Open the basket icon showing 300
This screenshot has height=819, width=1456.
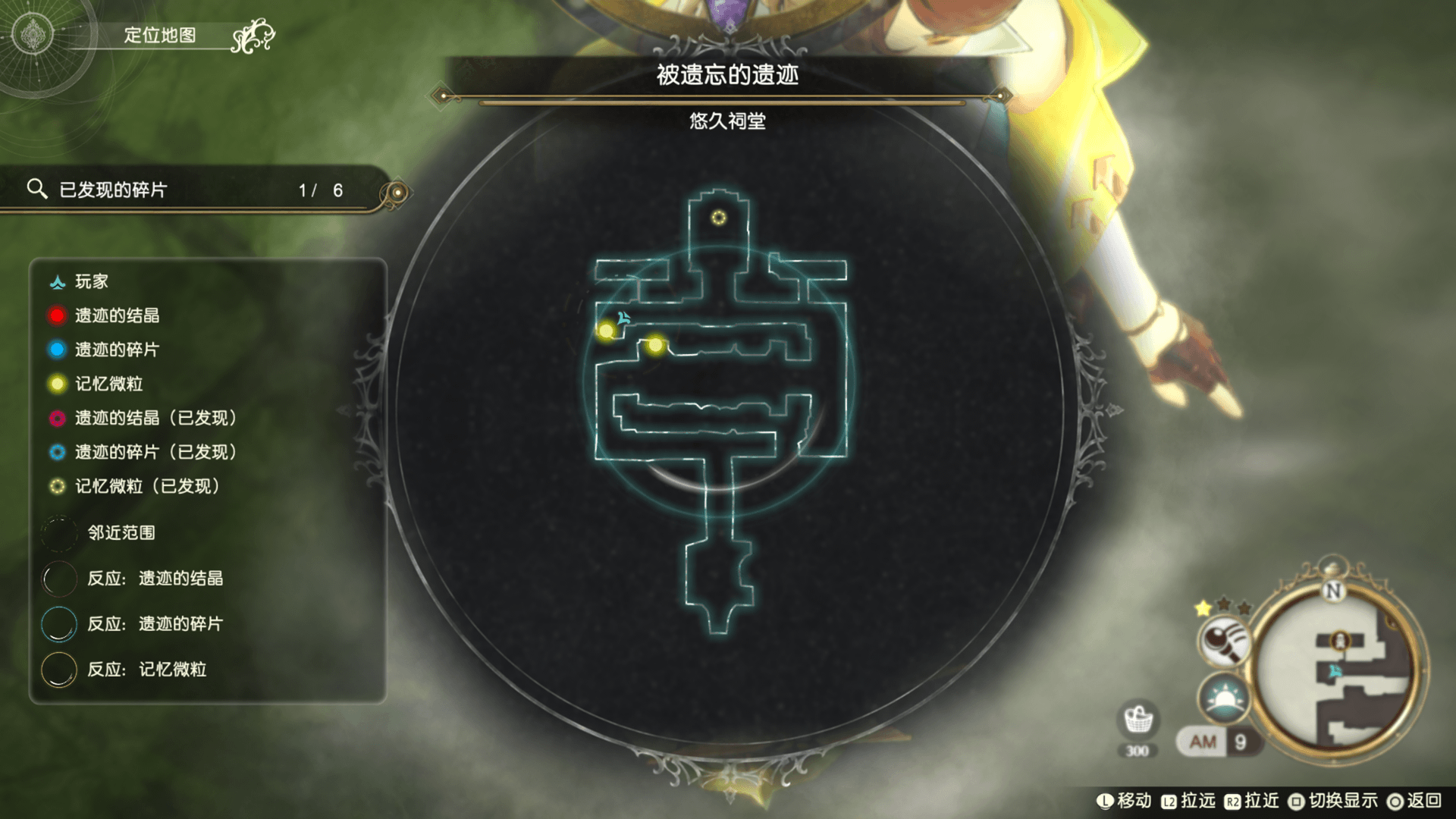coord(1137,720)
